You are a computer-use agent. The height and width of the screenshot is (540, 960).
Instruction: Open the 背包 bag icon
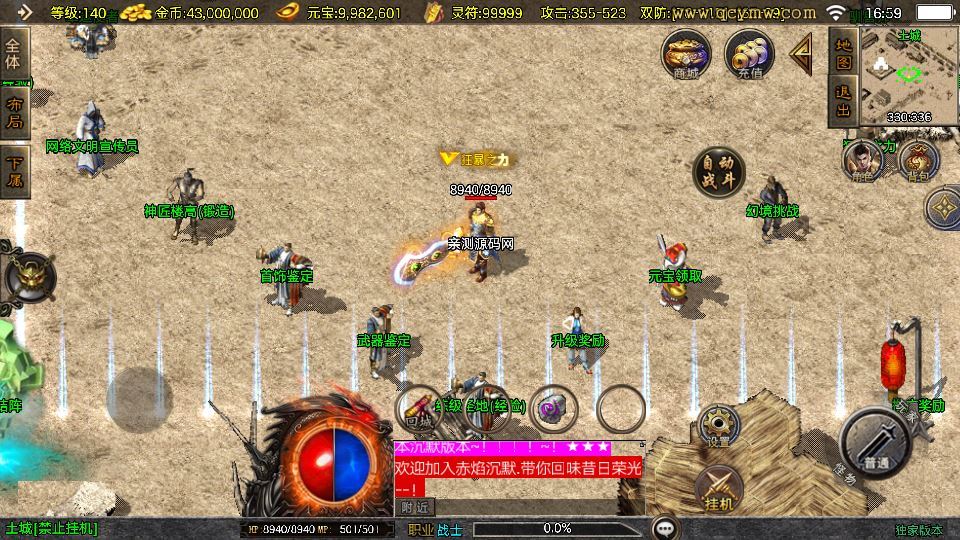pyautogui.click(x=917, y=160)
